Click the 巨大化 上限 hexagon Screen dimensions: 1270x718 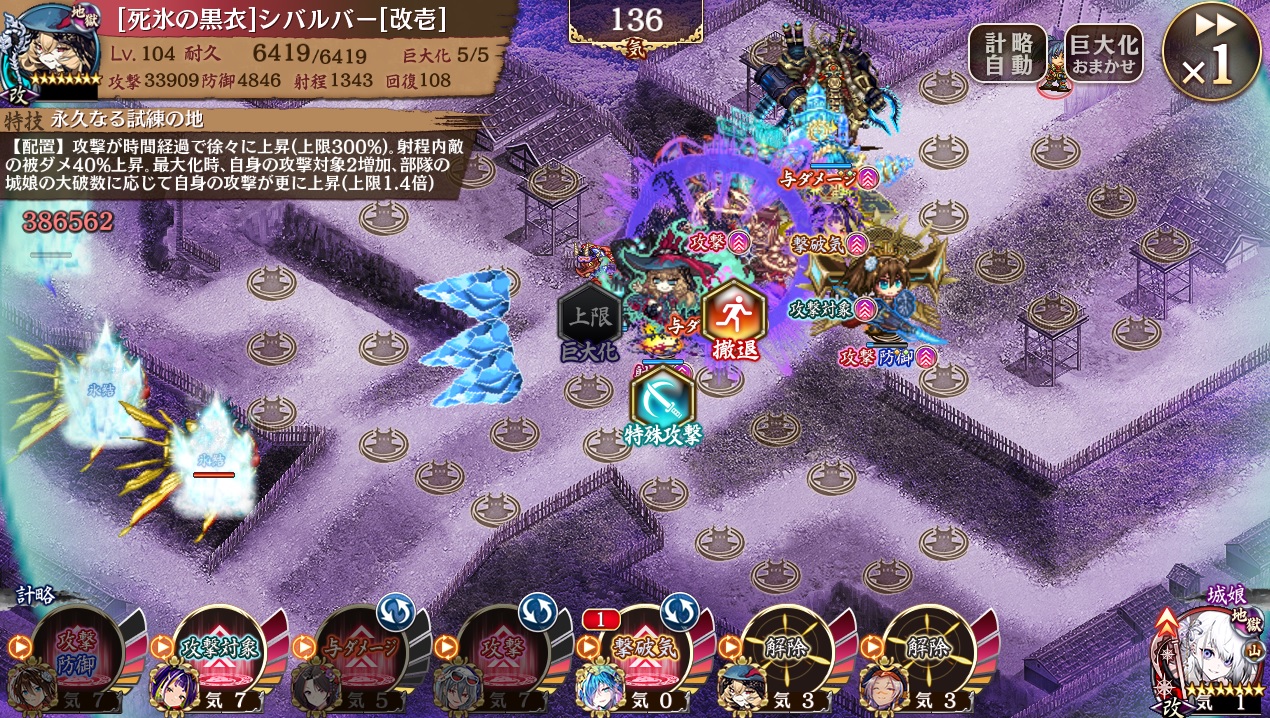(x=589, y=319)
